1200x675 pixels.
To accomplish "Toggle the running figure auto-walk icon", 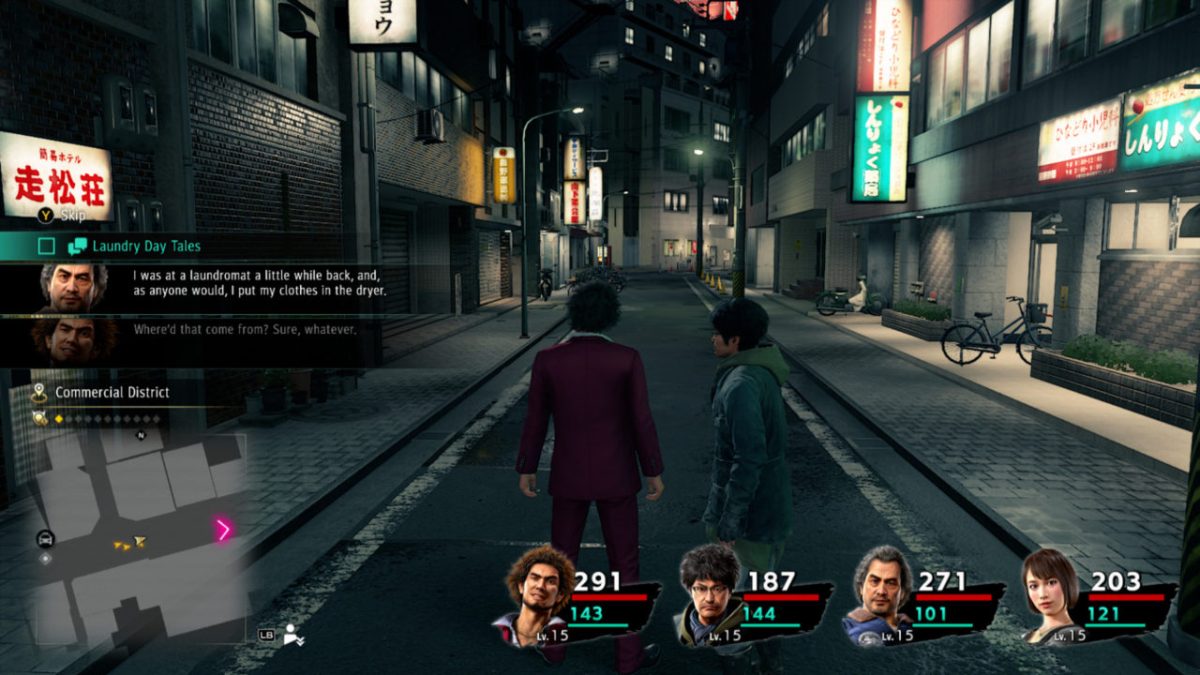I will point(293,633).
